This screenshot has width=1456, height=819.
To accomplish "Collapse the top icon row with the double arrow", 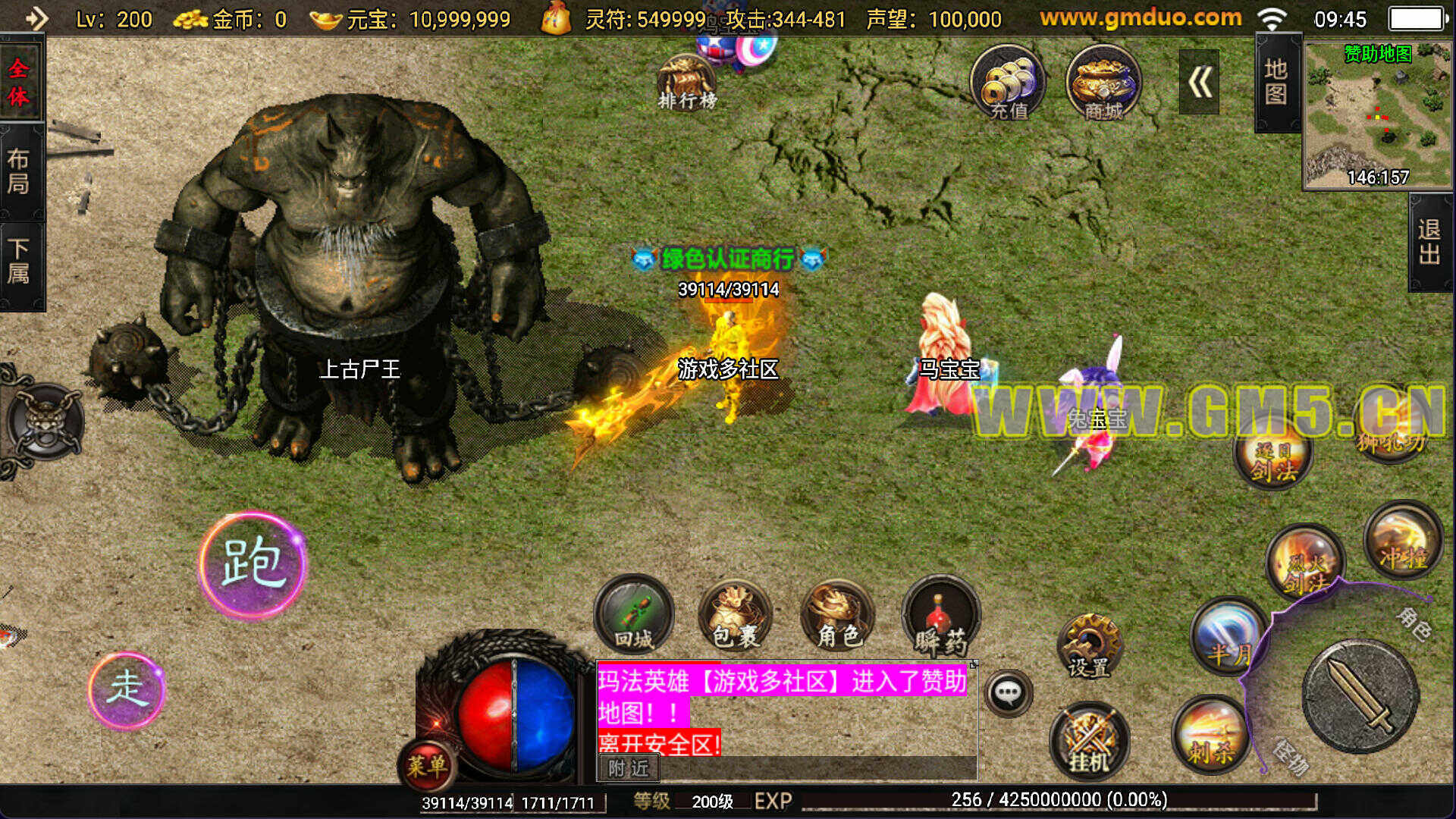I will tap(1199, 82).
